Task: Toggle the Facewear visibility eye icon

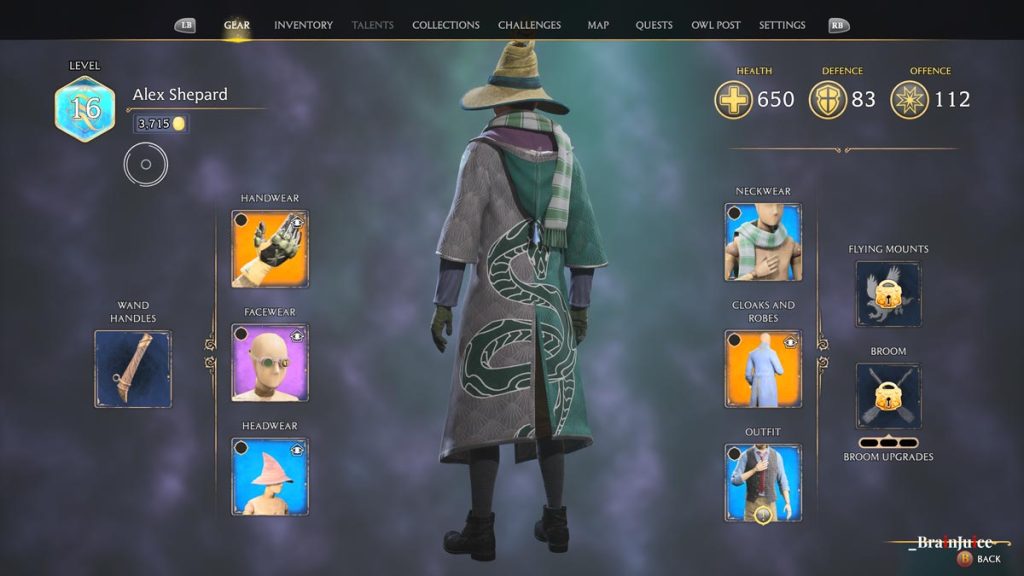Action: tap(297, 336)
